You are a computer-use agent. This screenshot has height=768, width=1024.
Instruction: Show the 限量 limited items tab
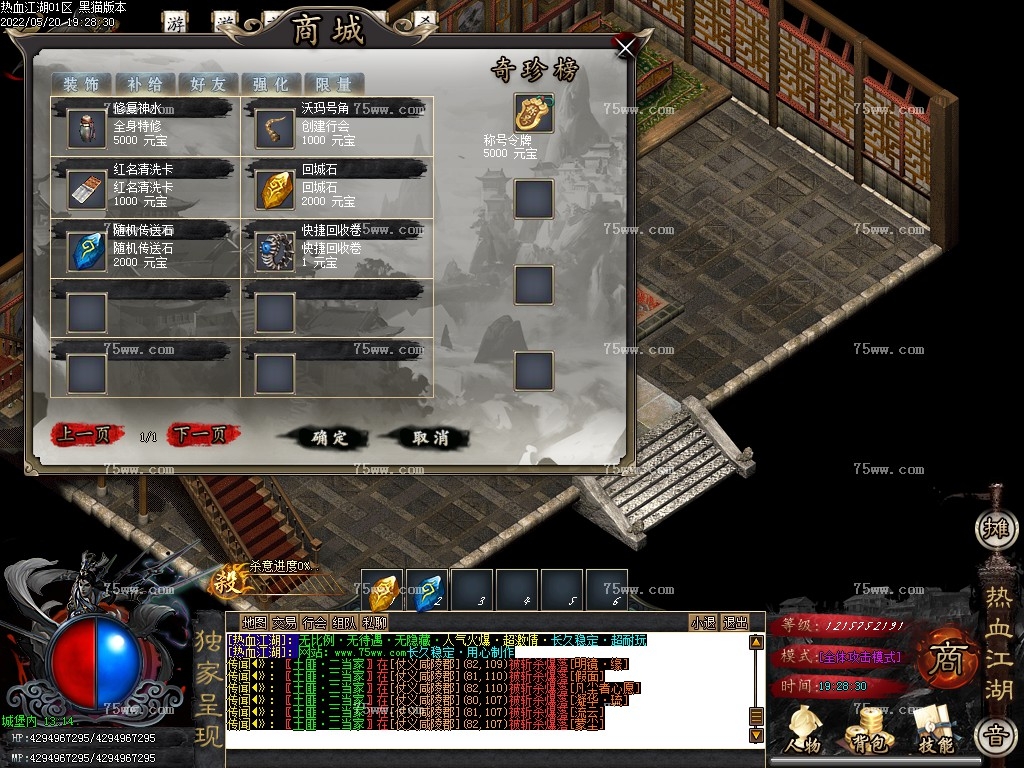pos(333,84)
